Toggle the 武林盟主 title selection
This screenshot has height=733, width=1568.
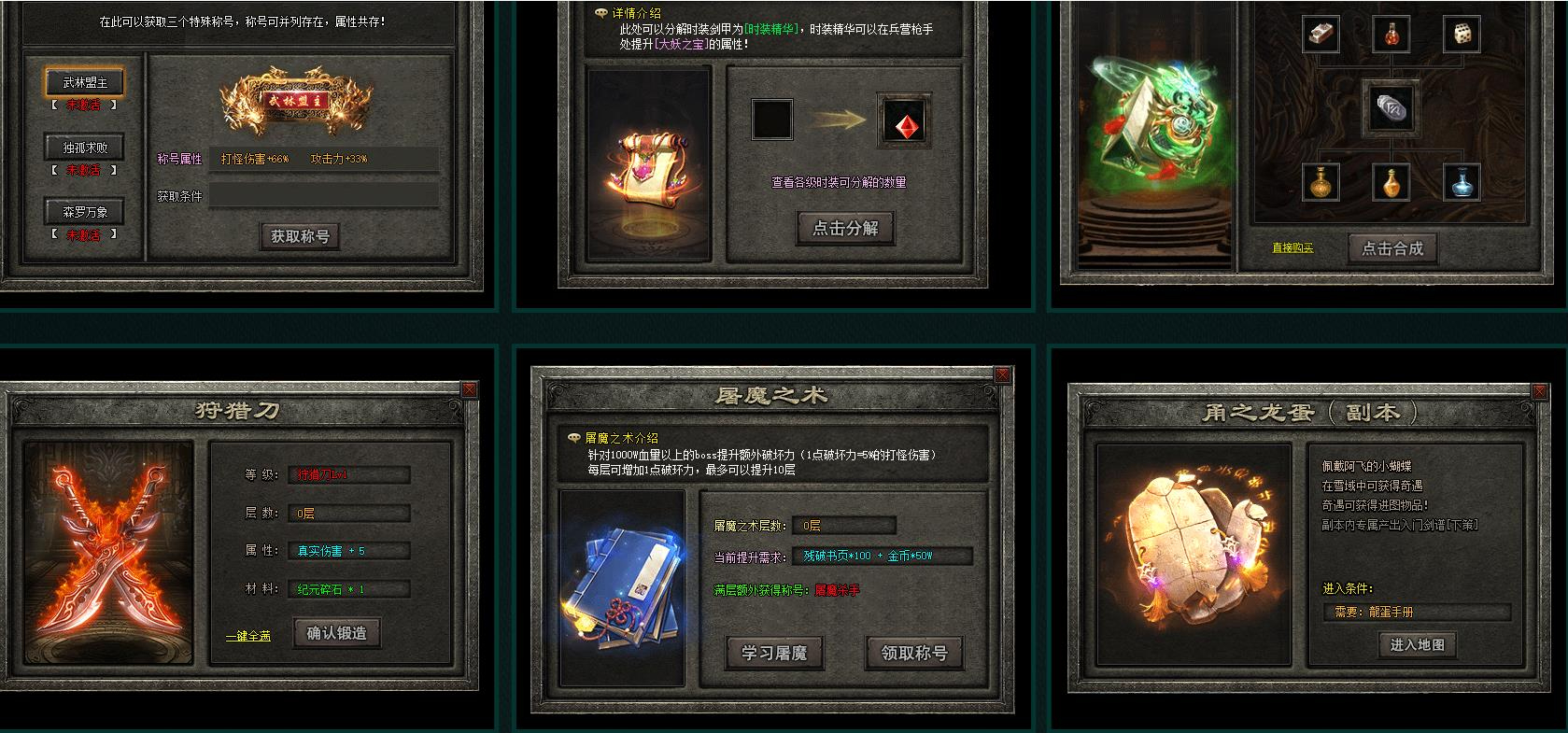(83, 81)
